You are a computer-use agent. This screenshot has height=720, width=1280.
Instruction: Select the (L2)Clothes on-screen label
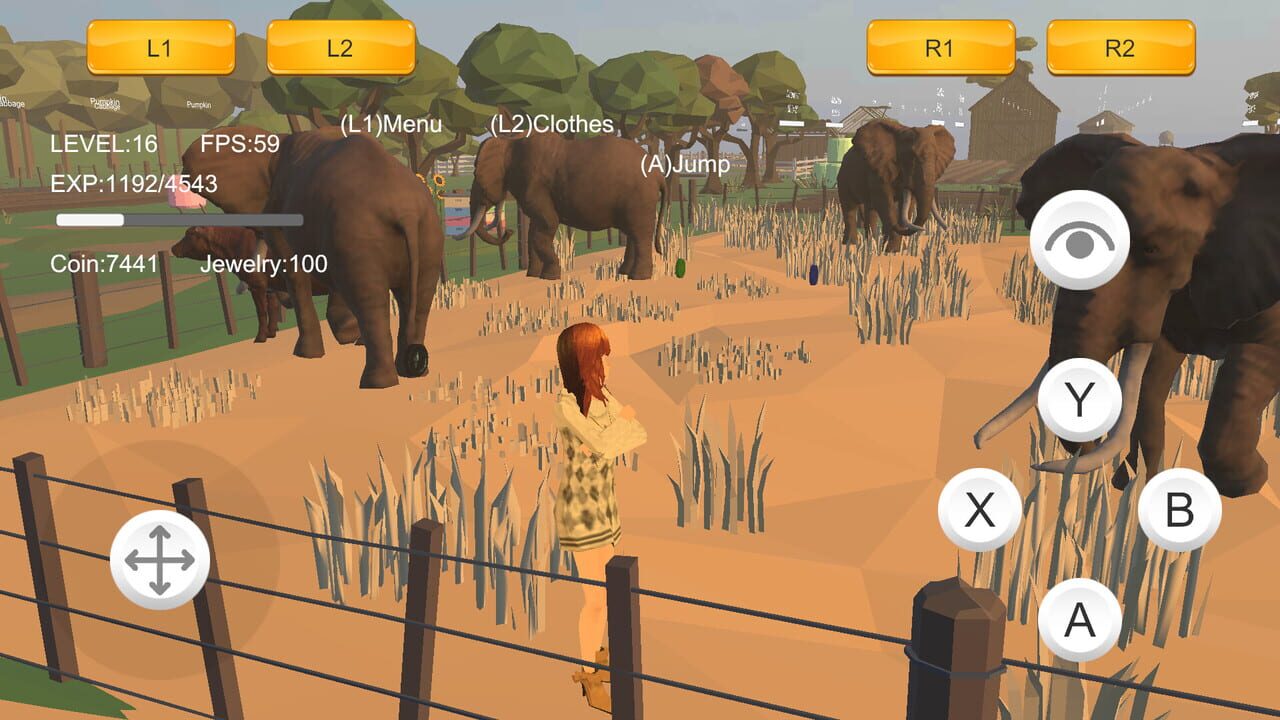click(x=551, y=125)
